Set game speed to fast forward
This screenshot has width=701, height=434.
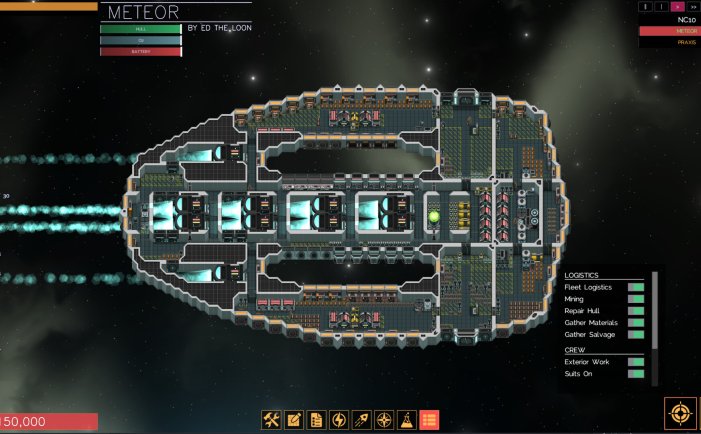click(692, 6)
